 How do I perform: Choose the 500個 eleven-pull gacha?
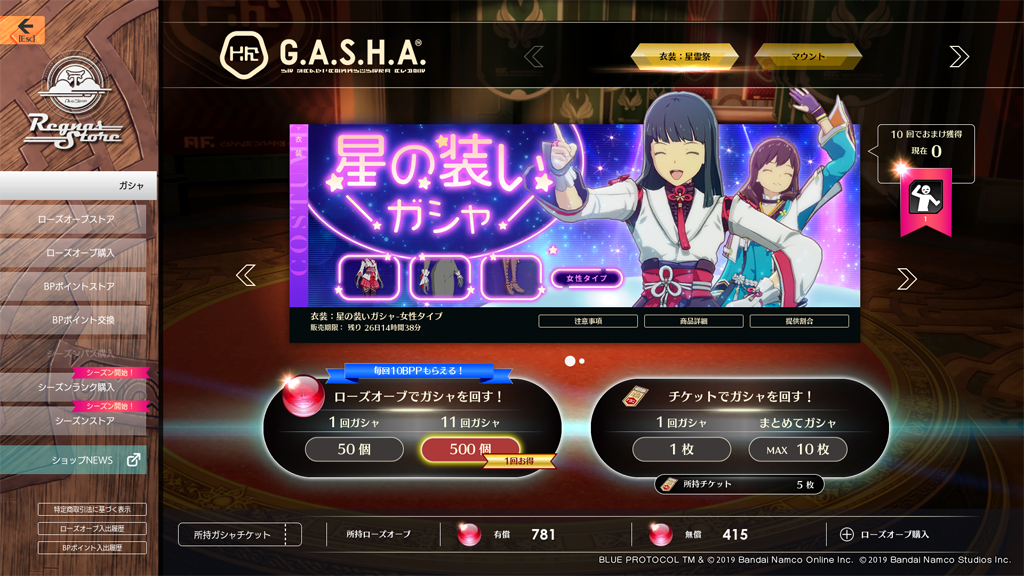(x=470, y=450)
